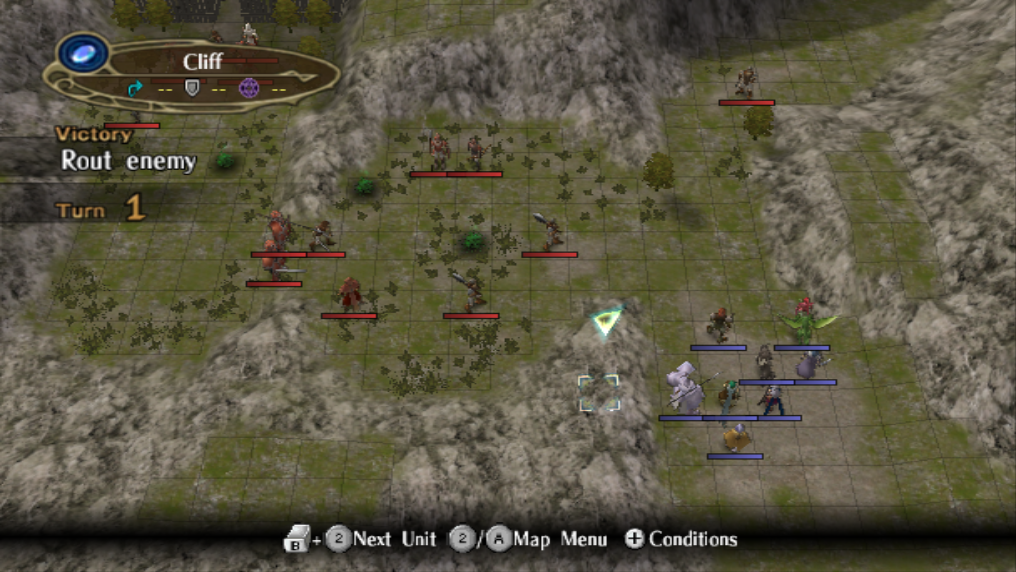Click the tile highlighted by the map cursor

click(599, 393)
